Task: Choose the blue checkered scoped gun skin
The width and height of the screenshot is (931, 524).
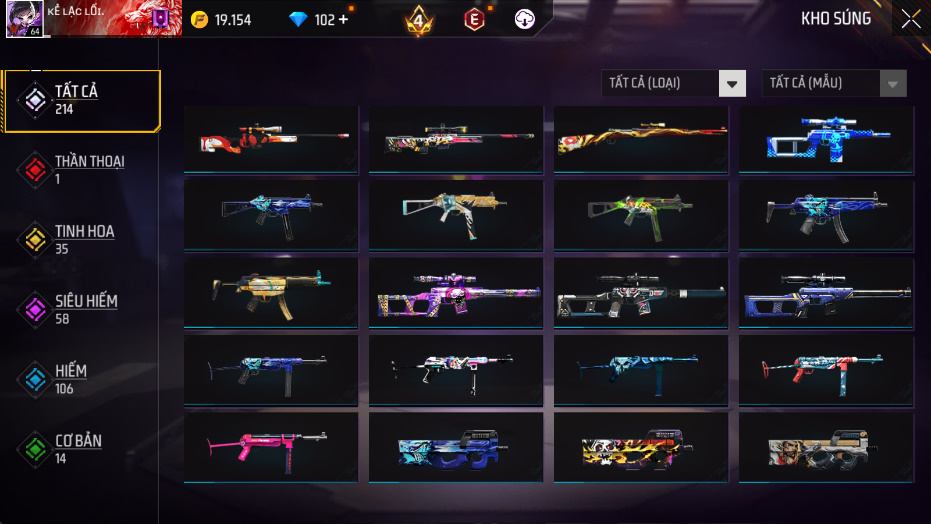Action: (x=826, y=139)
